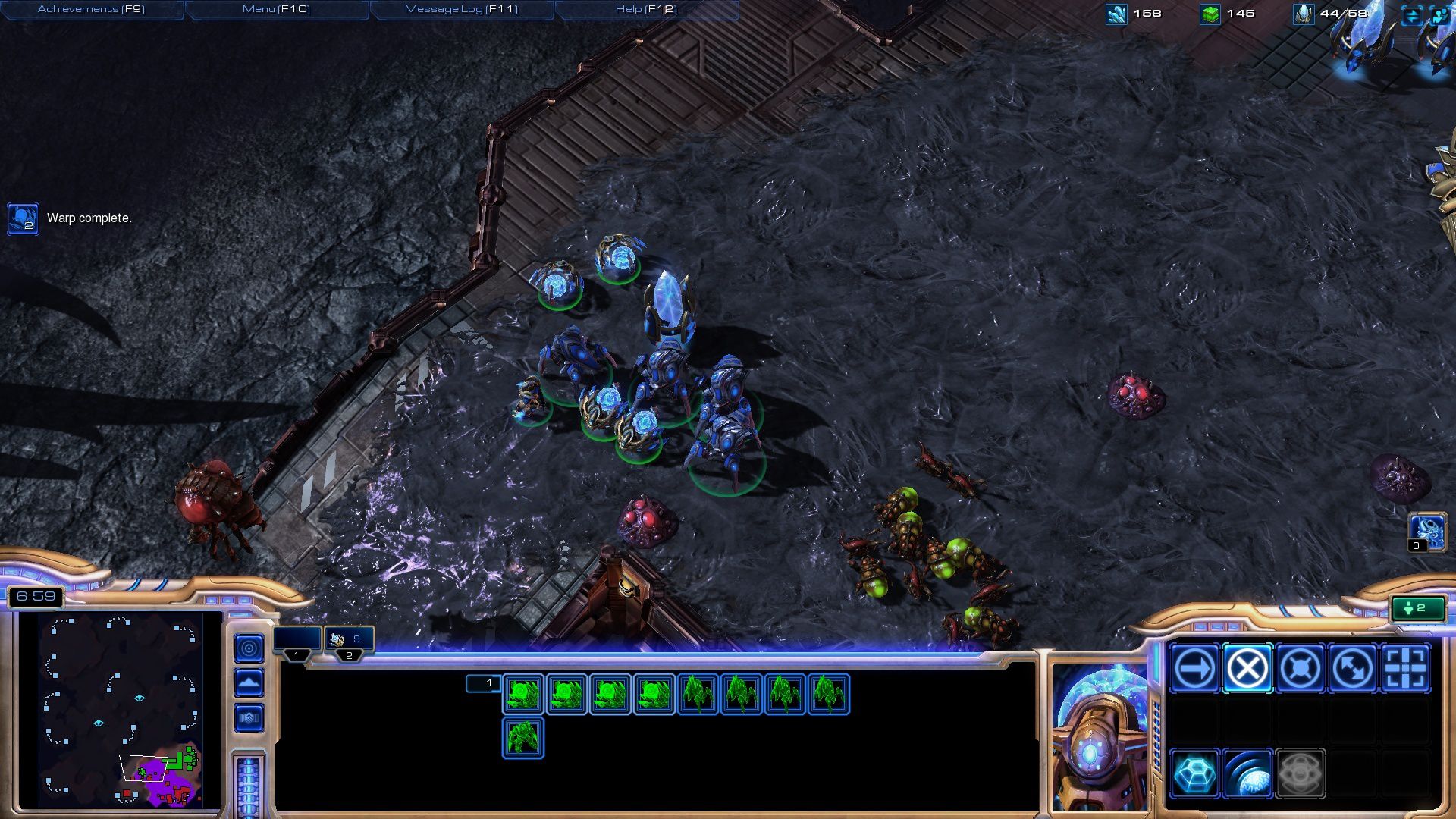Cast the Force Field ability

pos(1195,773)
